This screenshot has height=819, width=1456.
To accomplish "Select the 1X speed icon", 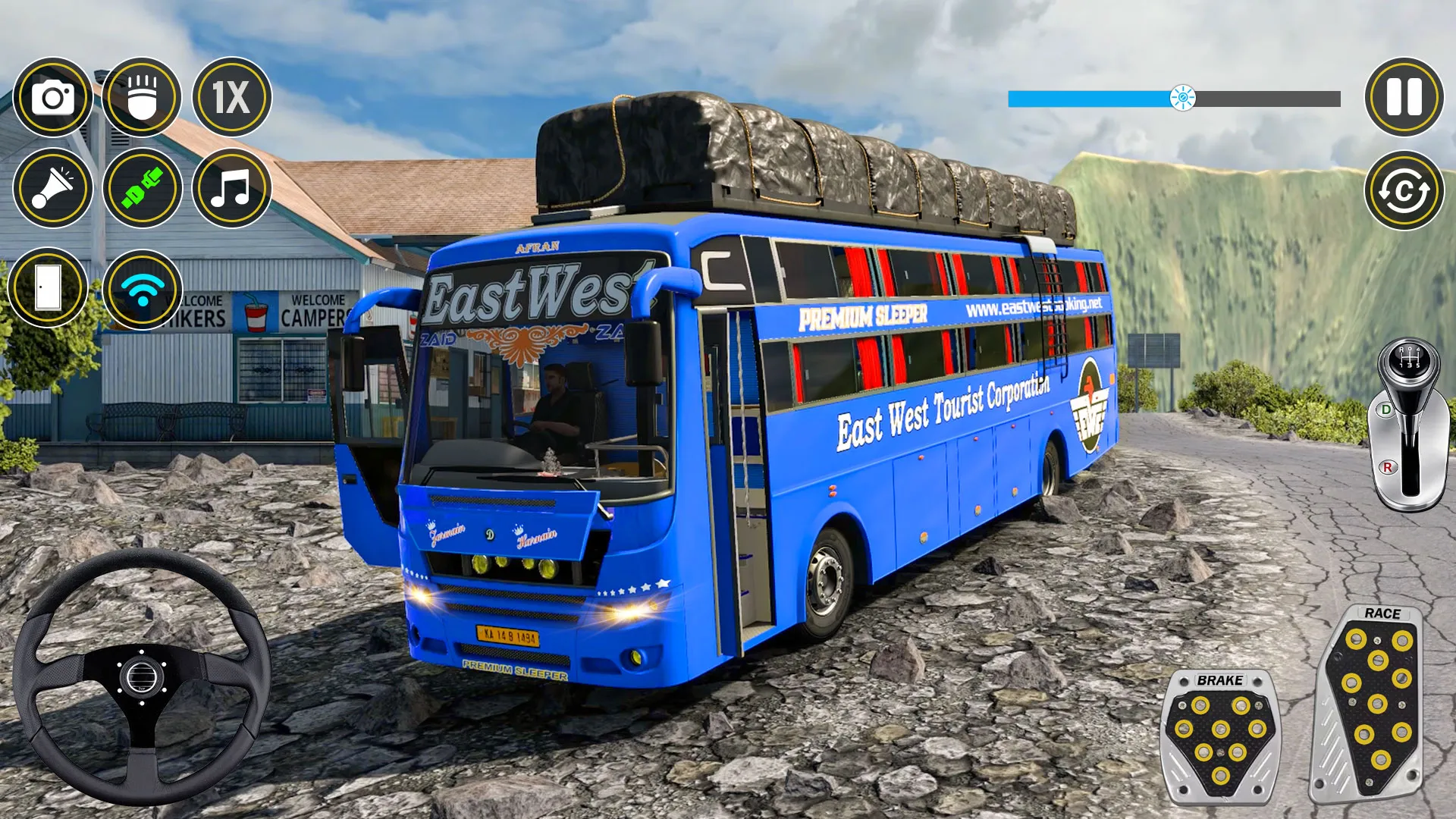I will [x=230, y=97].
